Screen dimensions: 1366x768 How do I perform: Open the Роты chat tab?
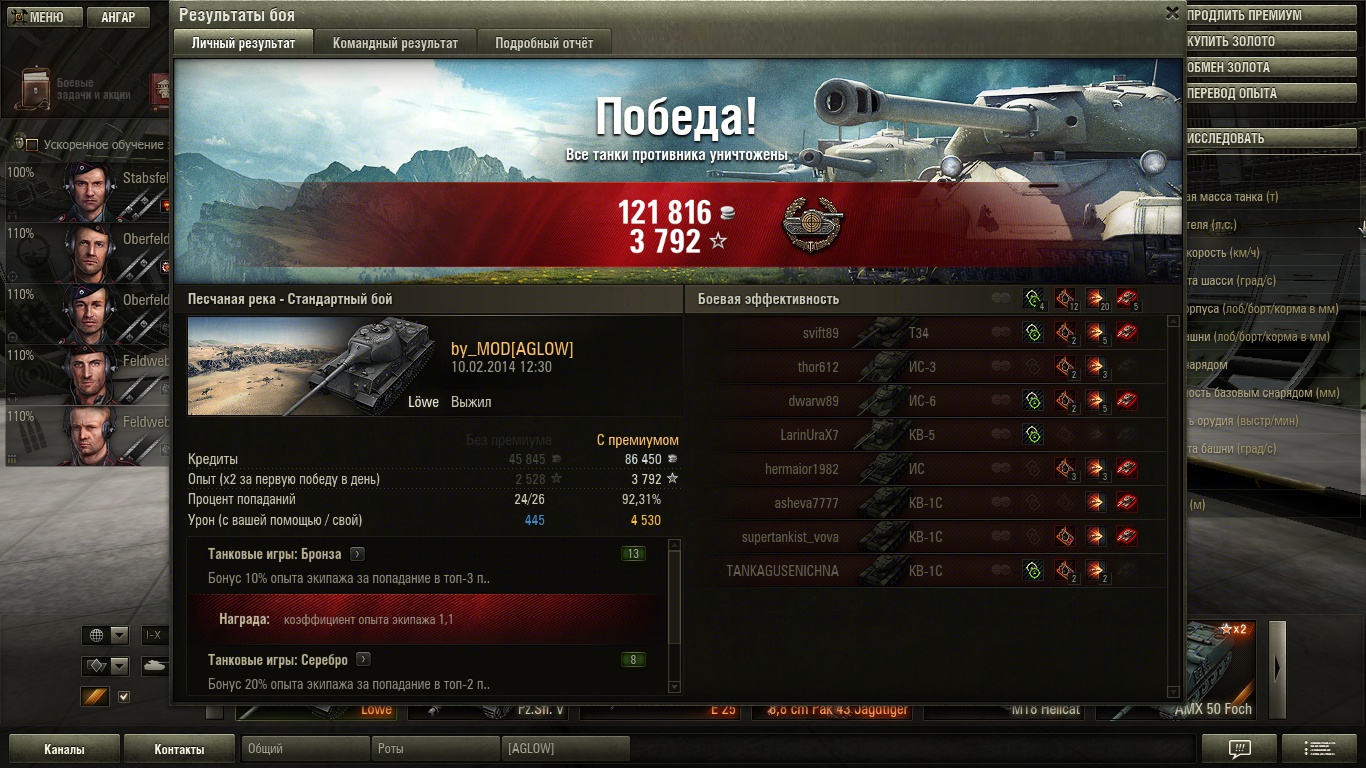point(434,749)
